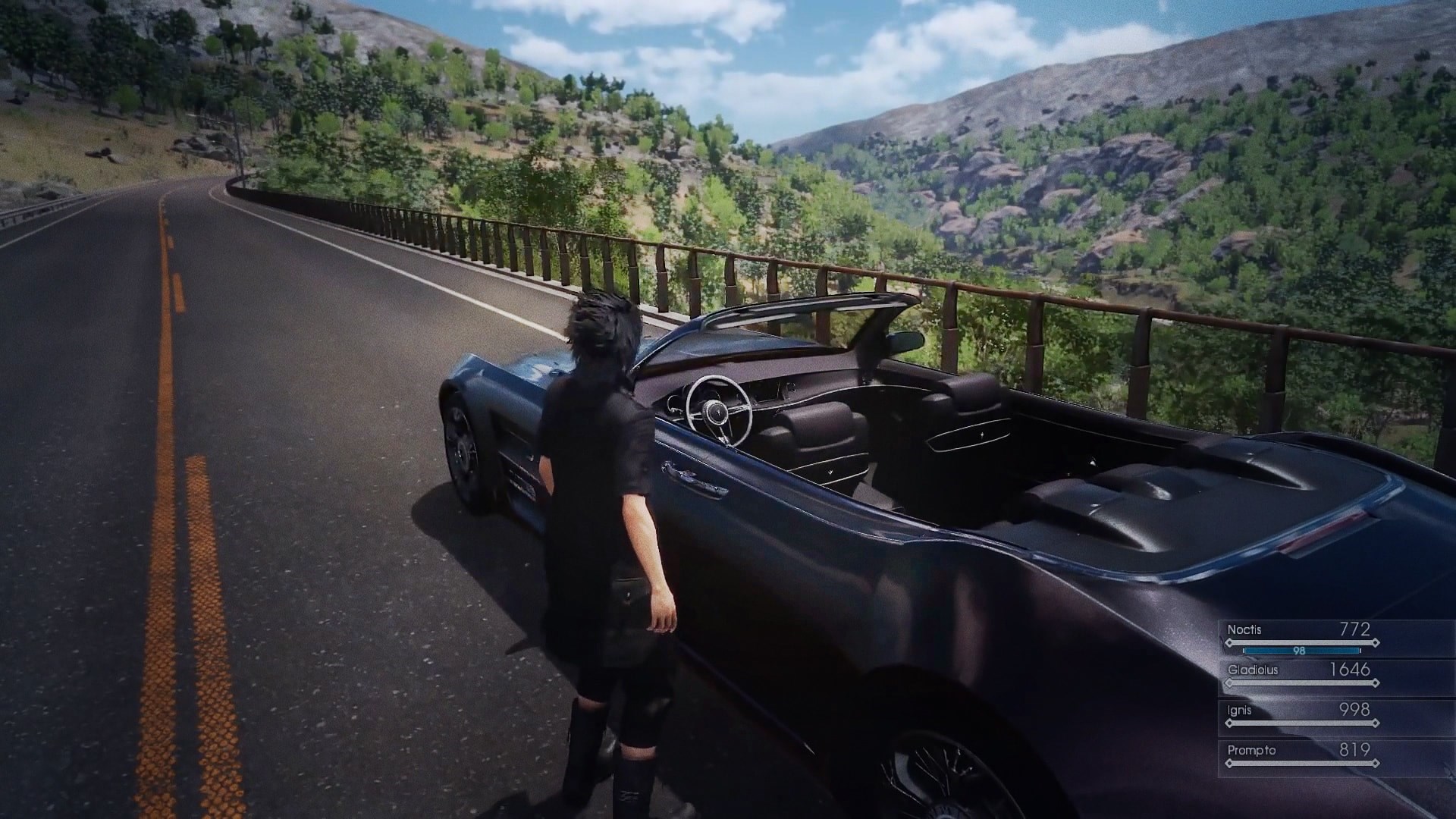Click the diamond marker ending Gladiolus's HP bar
This screenshot has width=1456, height=819.
pyautogui.click(x=1376, y=682)
